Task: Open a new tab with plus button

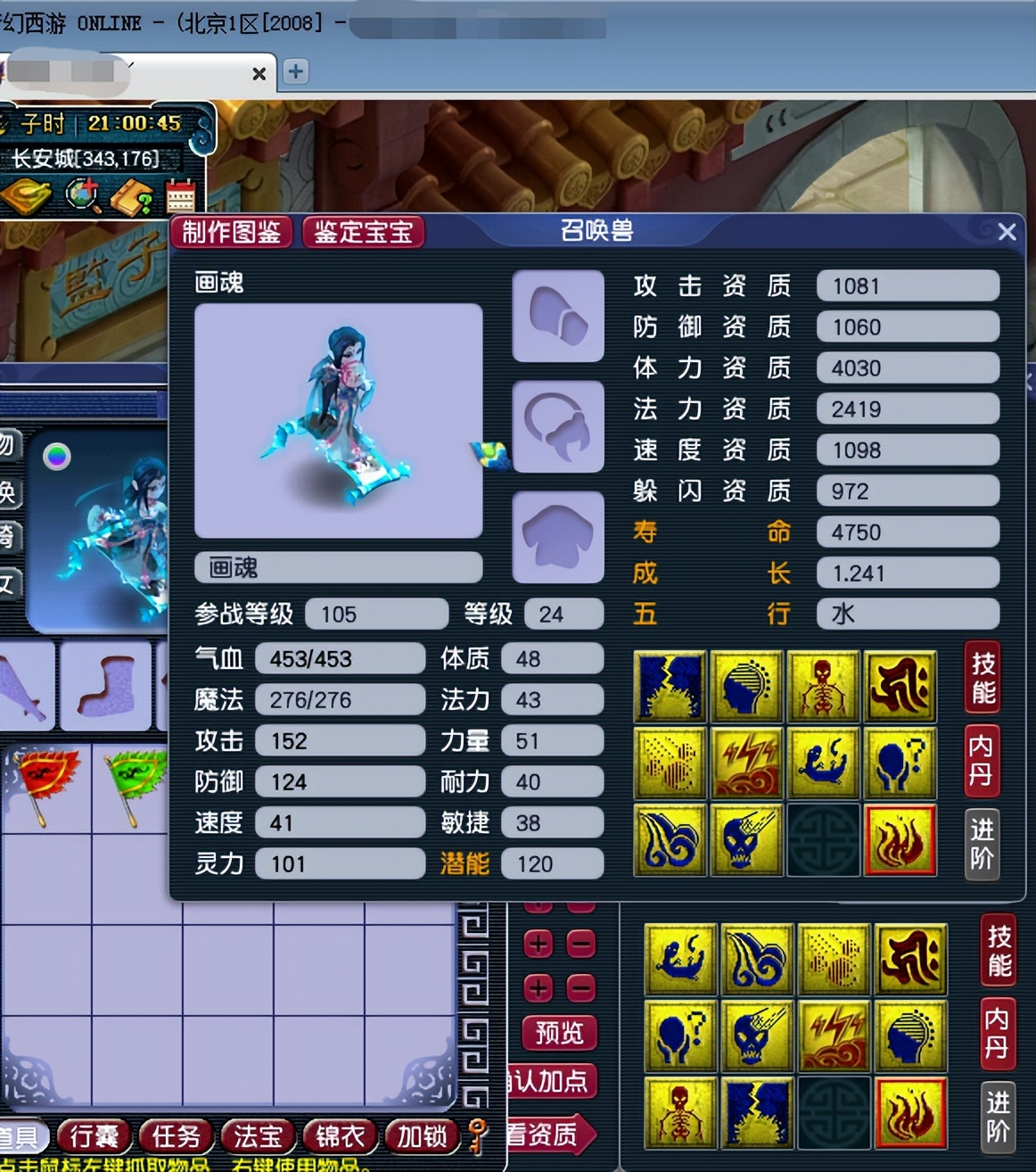Action: pyautogui.click(x=295, y=71)
